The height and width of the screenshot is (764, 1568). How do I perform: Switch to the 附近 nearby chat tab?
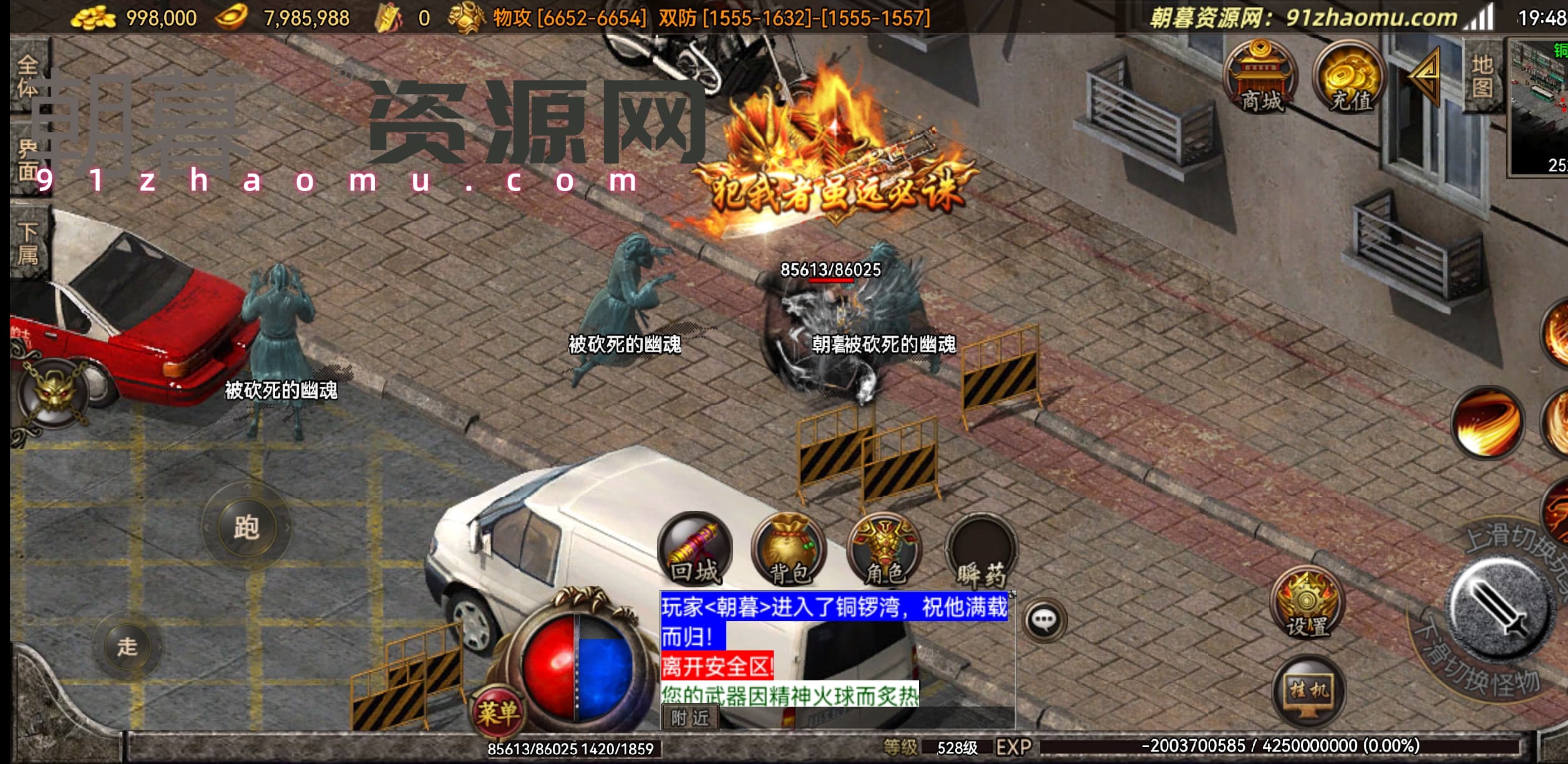[x=689, y=718]
